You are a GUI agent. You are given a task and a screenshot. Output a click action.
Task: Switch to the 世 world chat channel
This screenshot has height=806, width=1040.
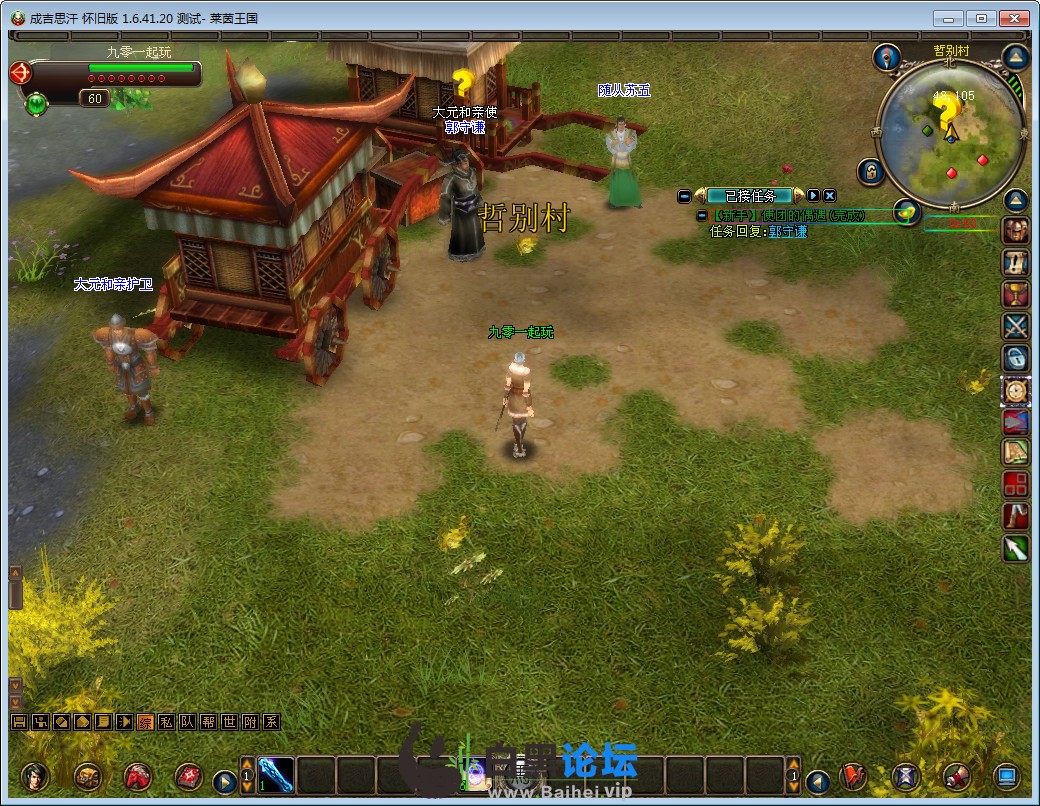[228, 721]
